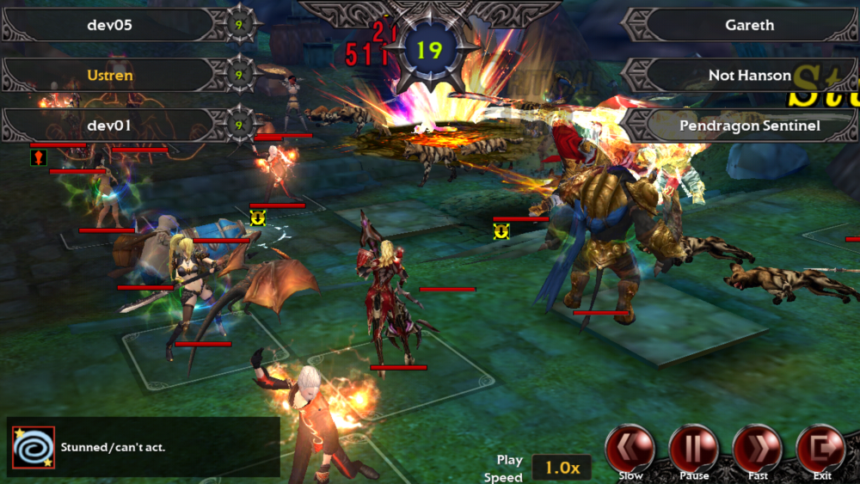This screenshot has width=860, height=484.
Task: Pause the battle playback
Action: 693,448
